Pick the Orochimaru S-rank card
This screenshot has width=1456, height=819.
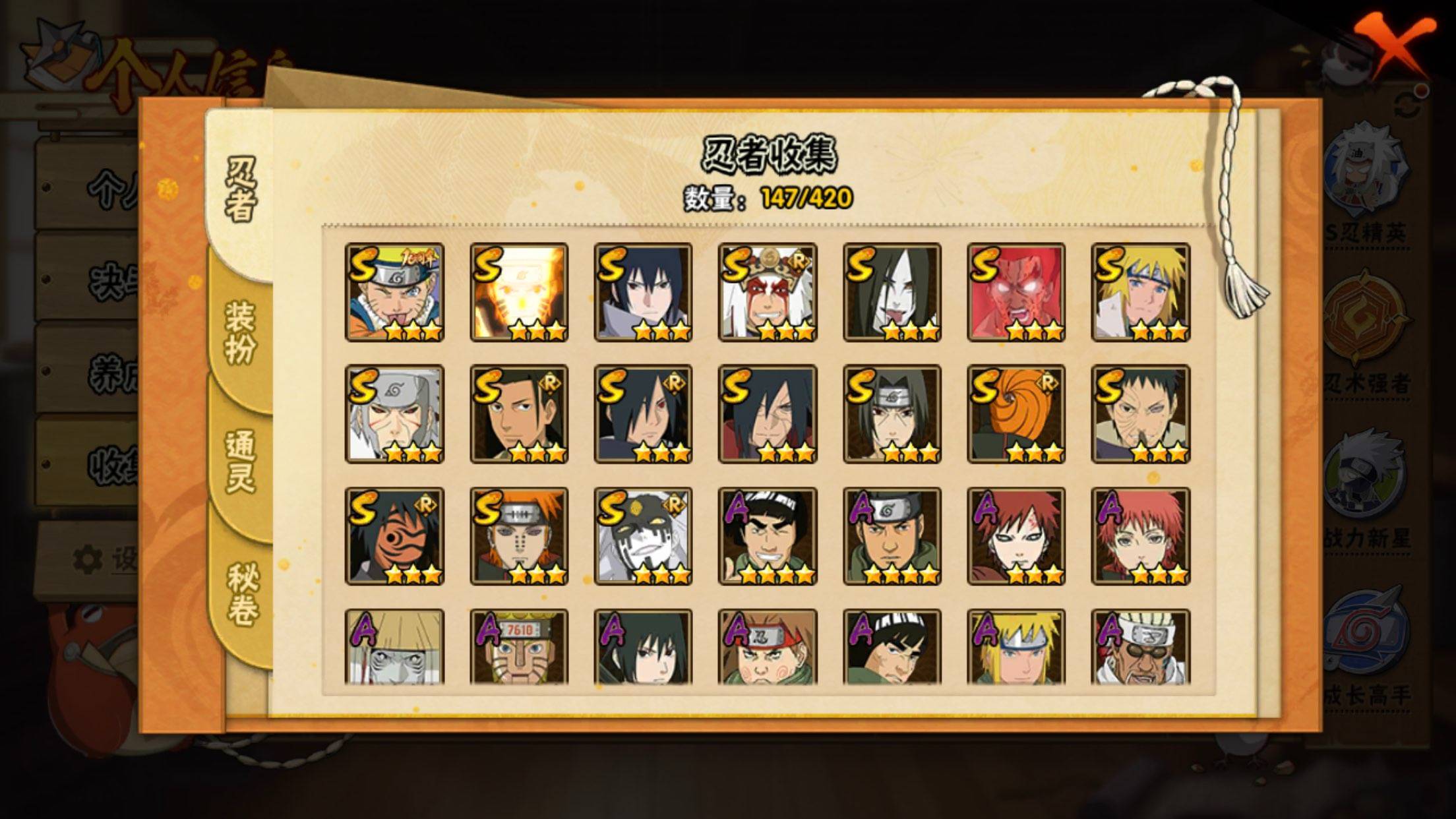(892, 292)
